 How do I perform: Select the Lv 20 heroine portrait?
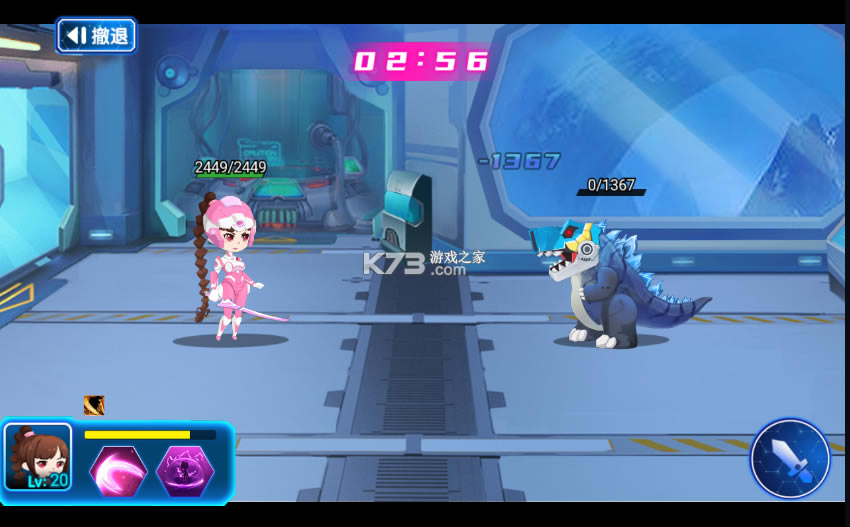pyautogui.click(x=38, y=457)
